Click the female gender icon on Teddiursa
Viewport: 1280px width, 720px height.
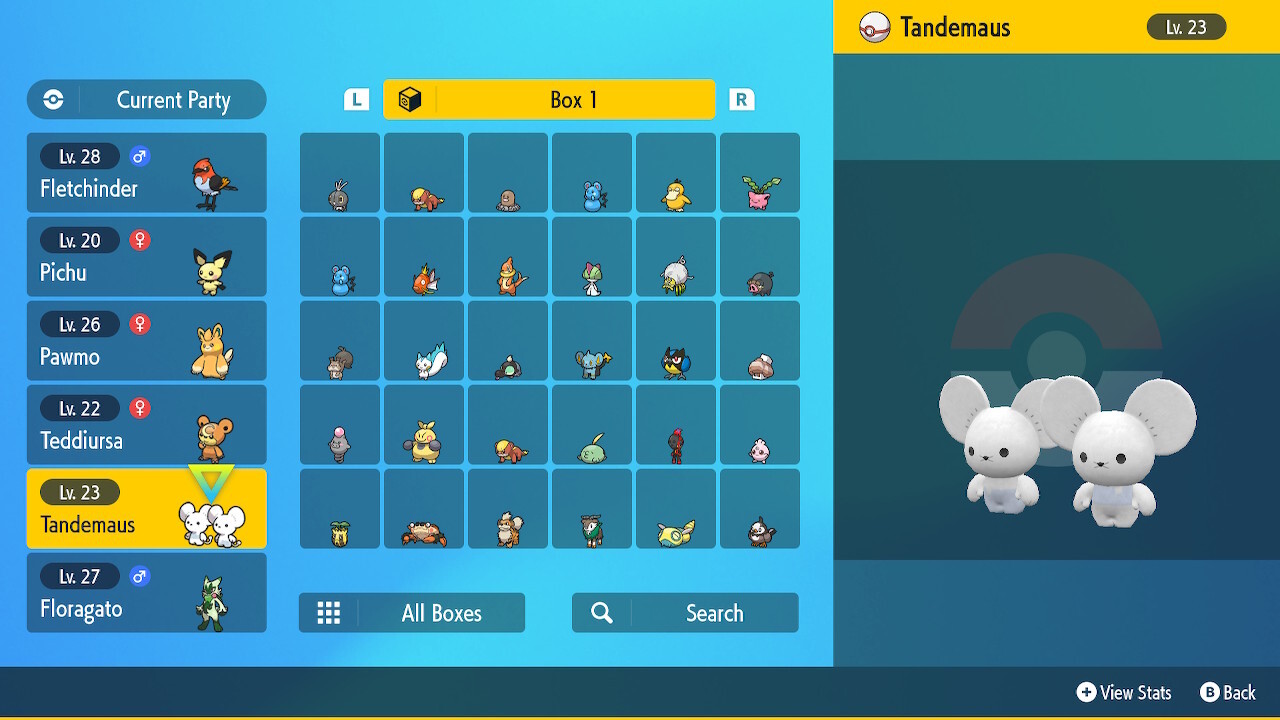139,408
